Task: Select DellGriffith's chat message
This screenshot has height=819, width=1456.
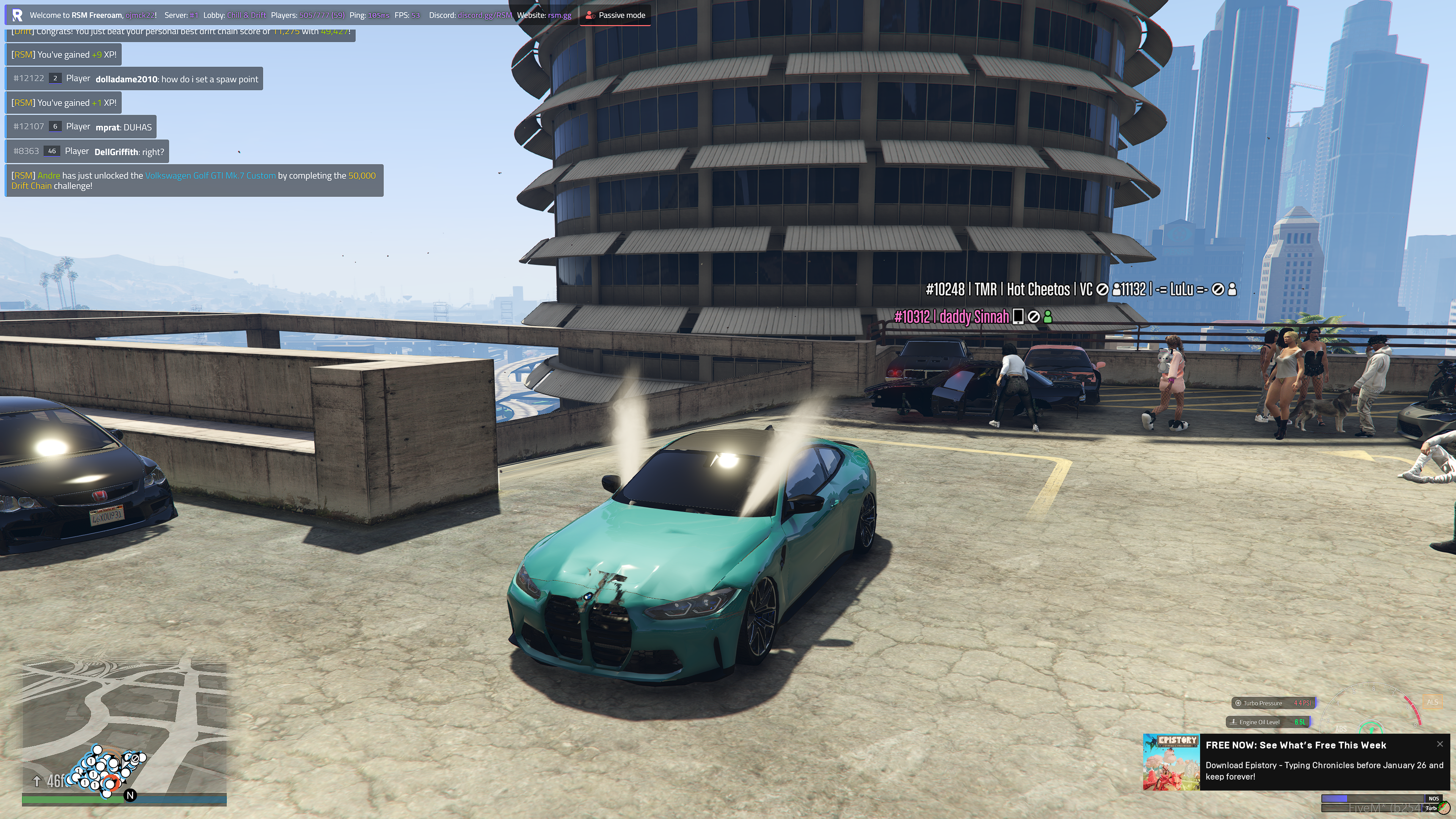Action: 88,152
